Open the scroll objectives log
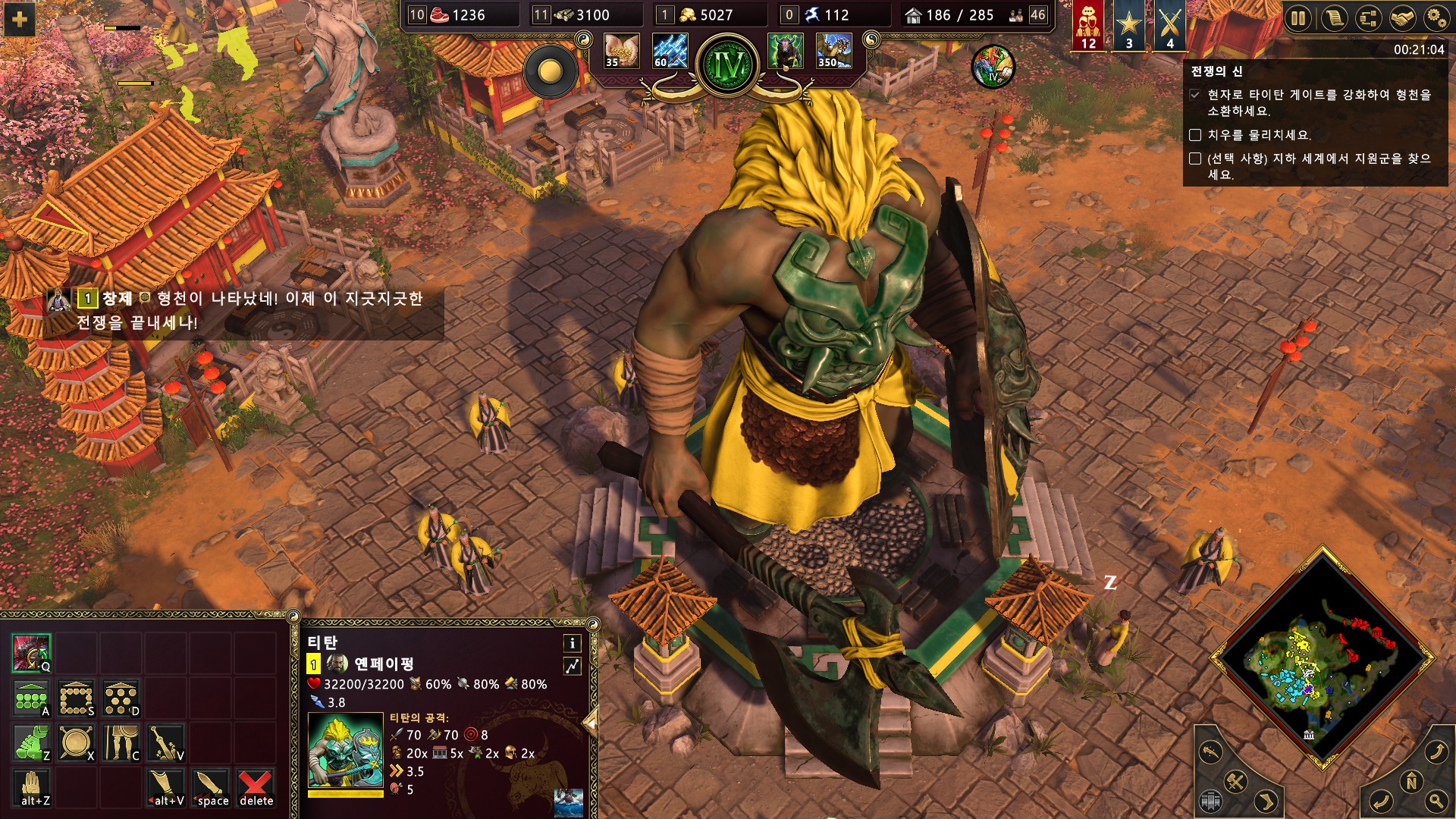1456x819 pixels. [1333, 18]
